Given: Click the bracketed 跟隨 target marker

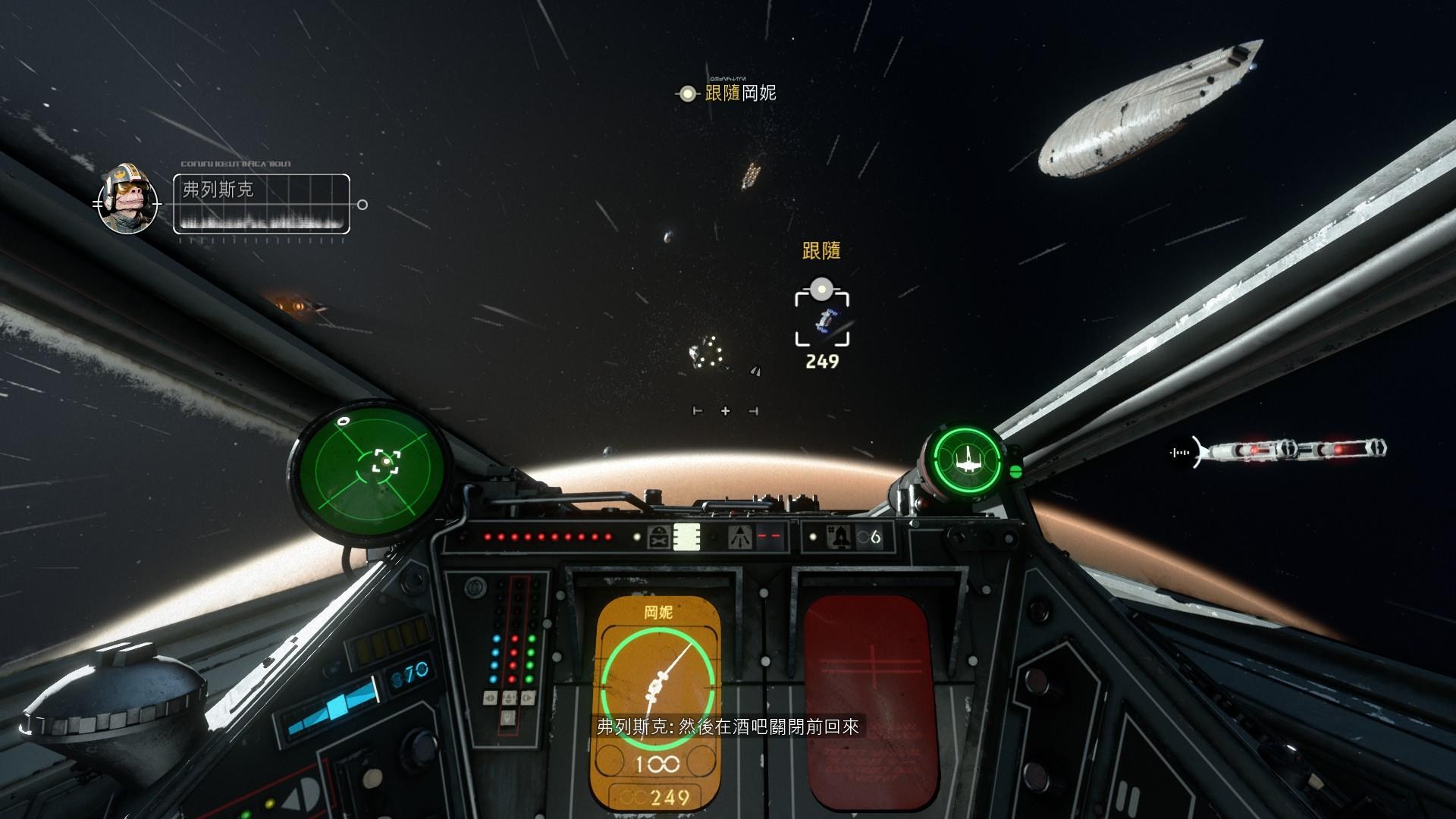Looking at the screenshot, I should click(822, 320).
